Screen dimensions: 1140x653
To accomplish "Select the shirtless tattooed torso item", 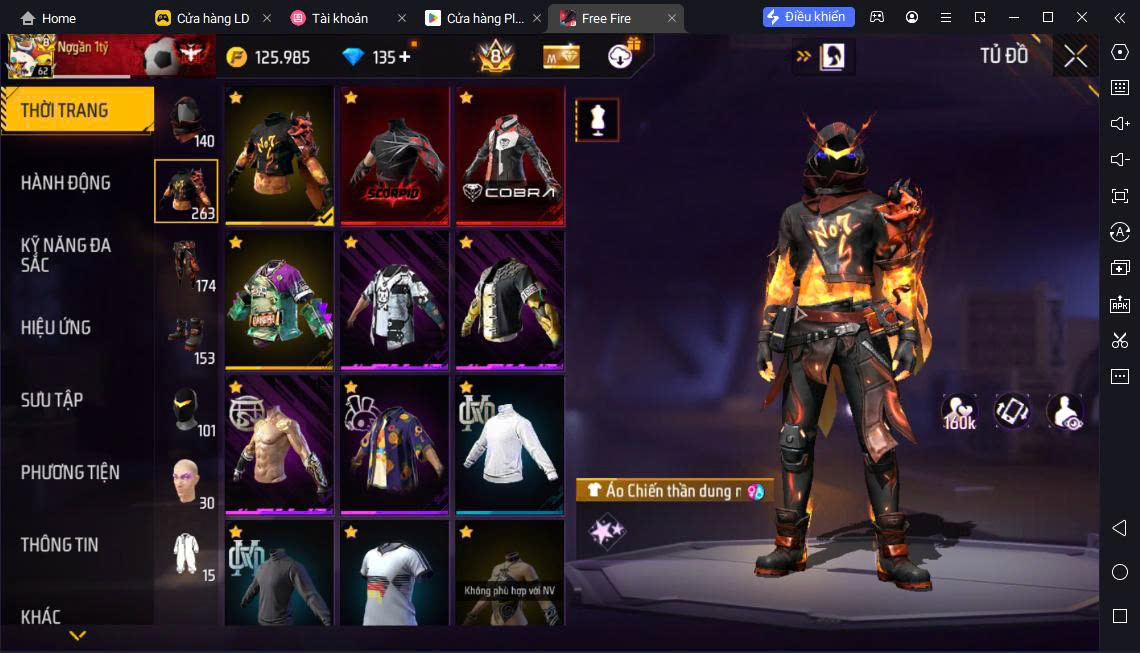I will tap(279, 444).
